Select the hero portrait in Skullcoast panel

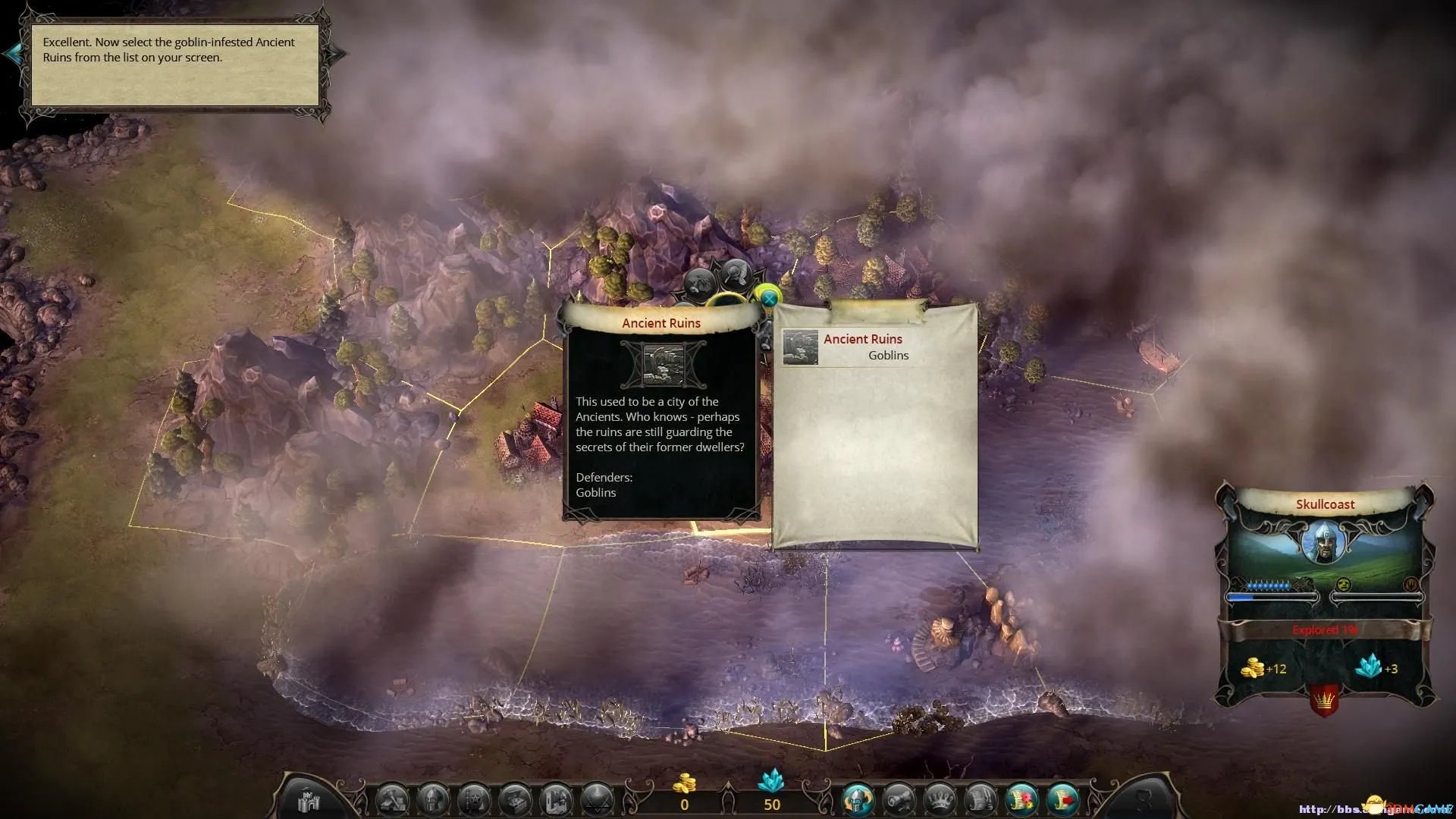click(1323, 541)
